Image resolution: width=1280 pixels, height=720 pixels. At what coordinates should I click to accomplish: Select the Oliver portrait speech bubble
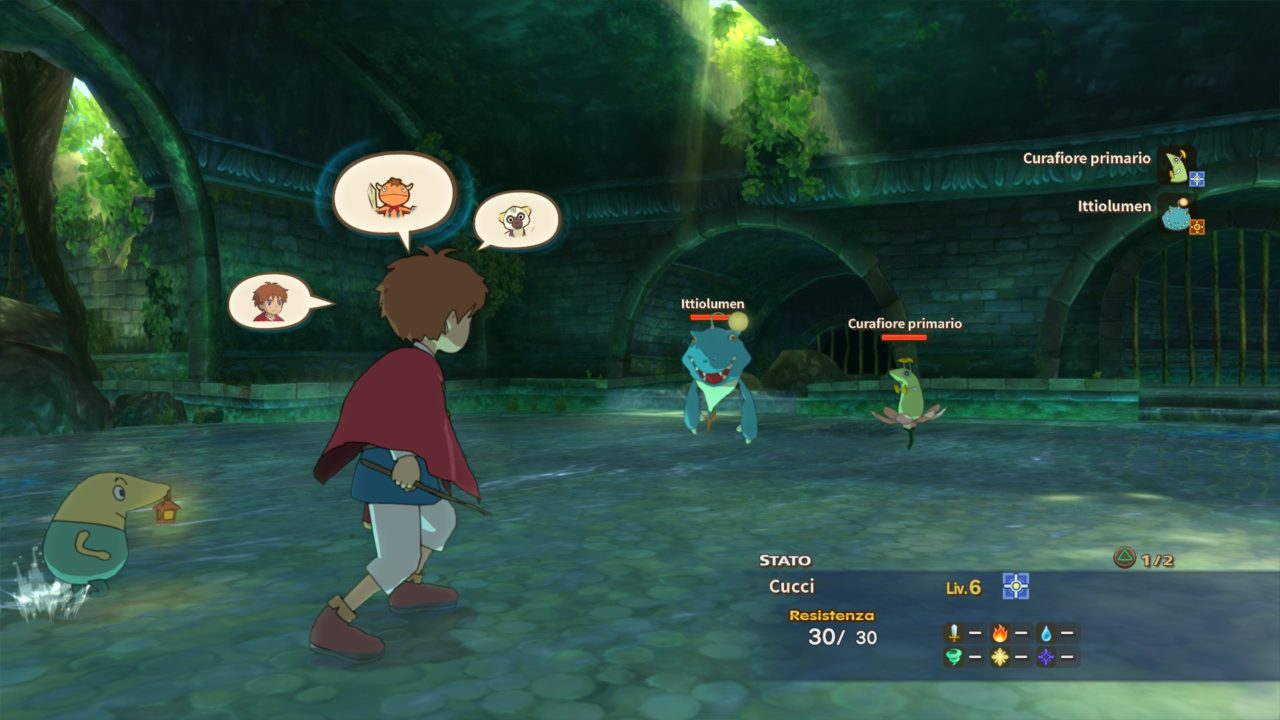click(x=270, y=301)
